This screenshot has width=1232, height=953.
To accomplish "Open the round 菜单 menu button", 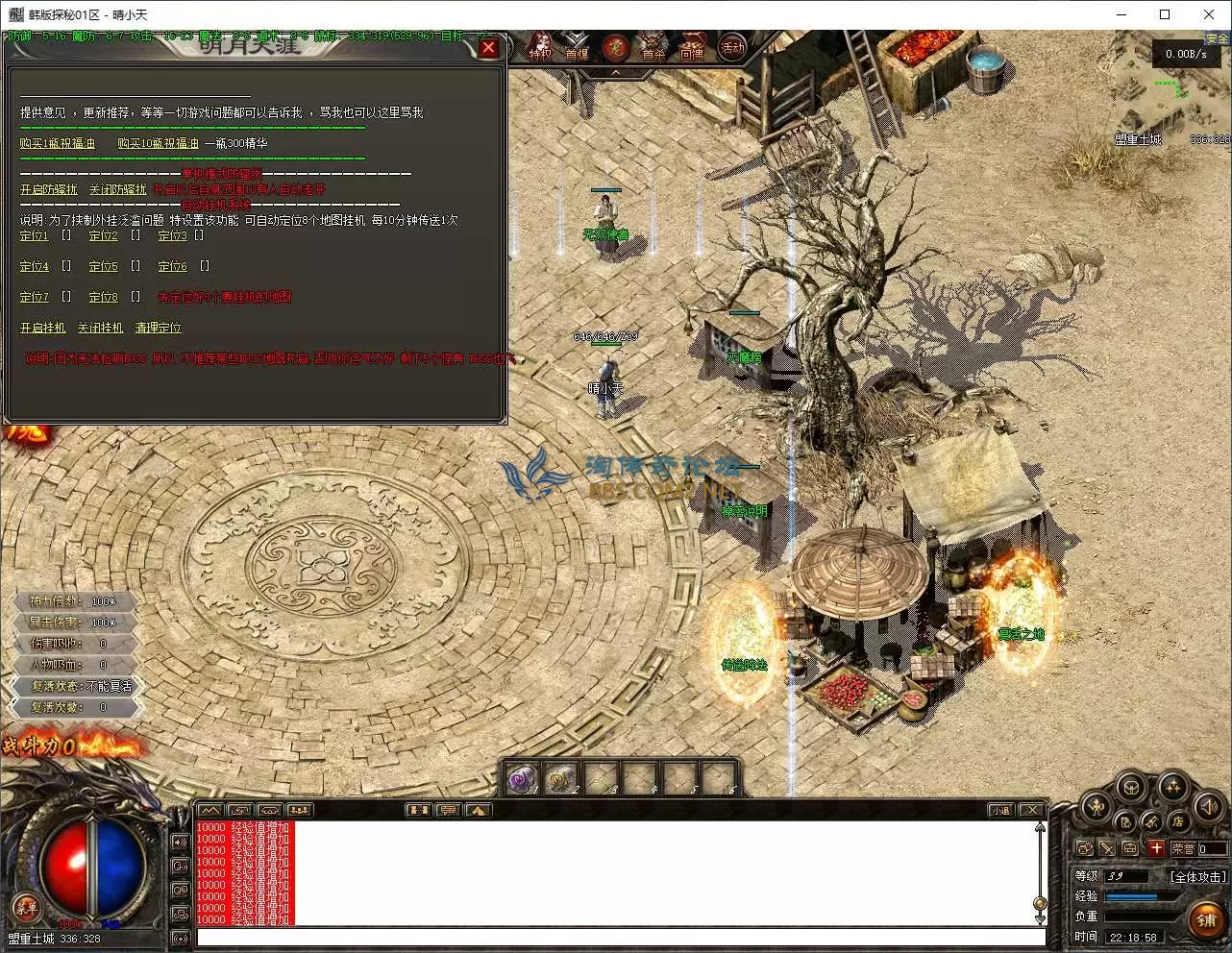I will [26, 906].
